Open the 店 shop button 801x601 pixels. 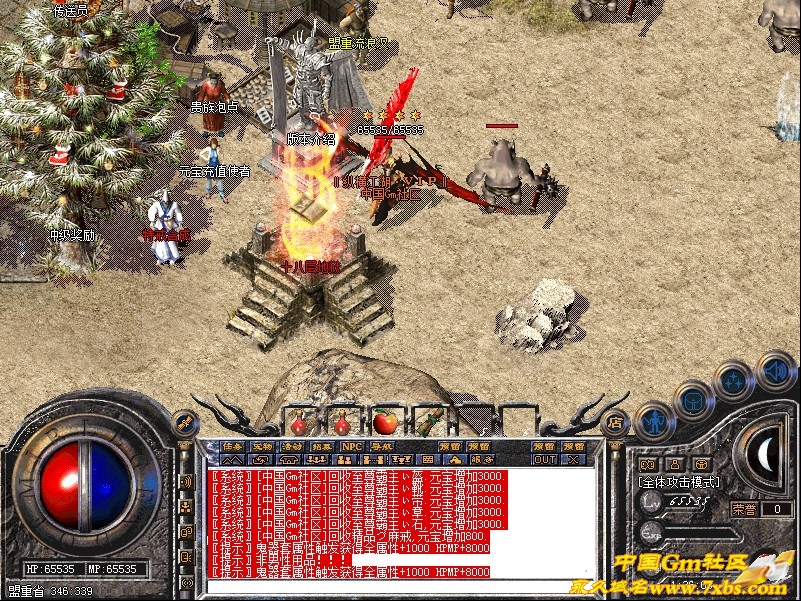pyautogui.click(x=616, y=421)
